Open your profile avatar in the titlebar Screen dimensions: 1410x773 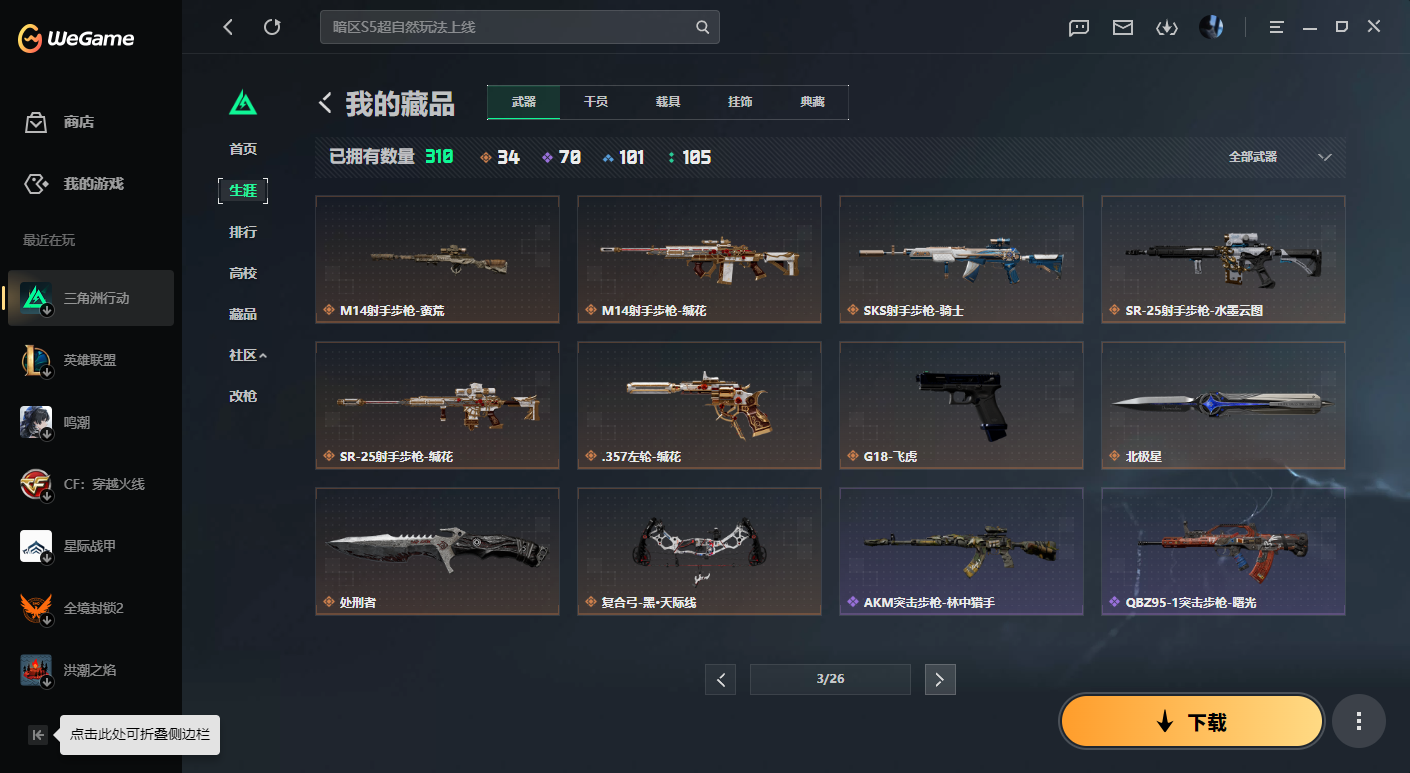(x=1212, y=27)
